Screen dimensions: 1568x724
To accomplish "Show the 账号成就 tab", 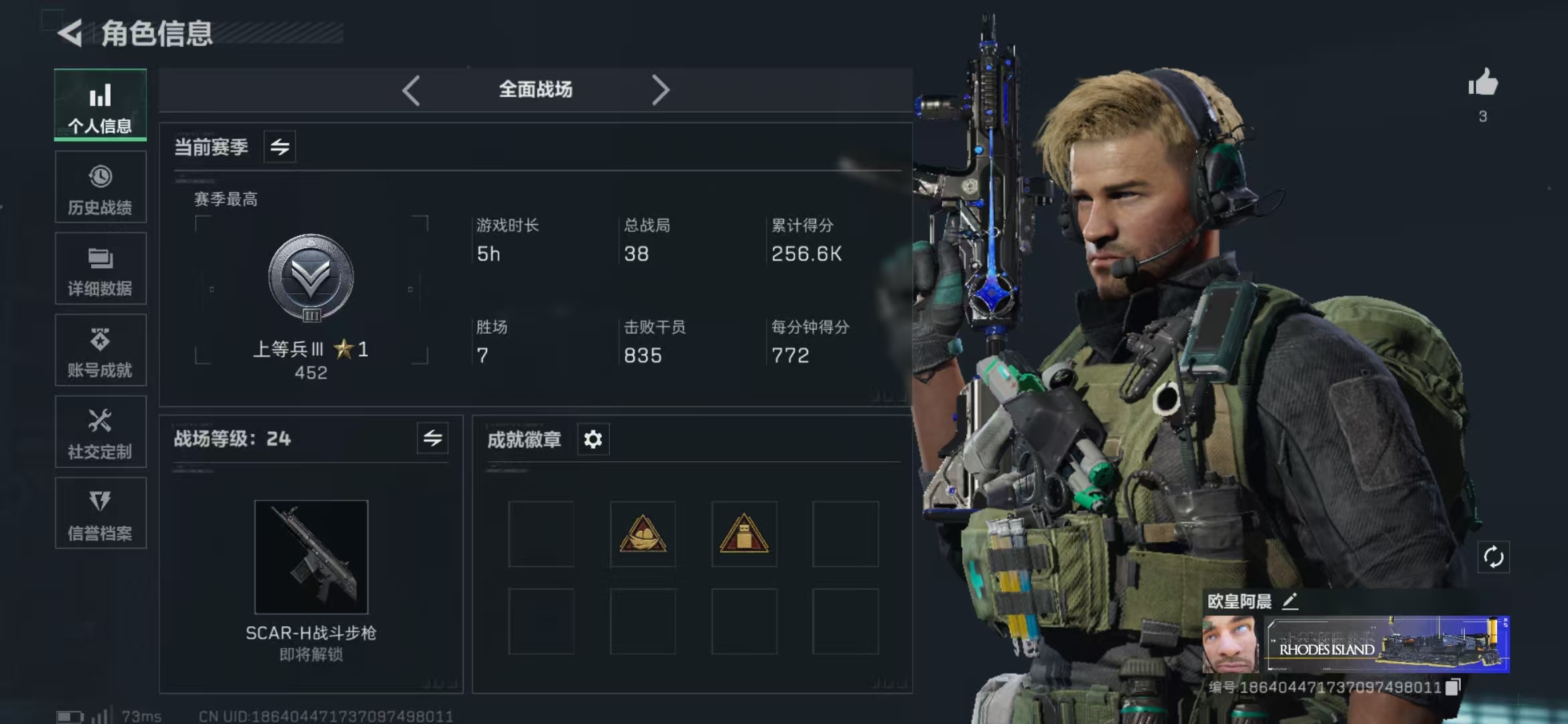I will click(x=101, y=351).
